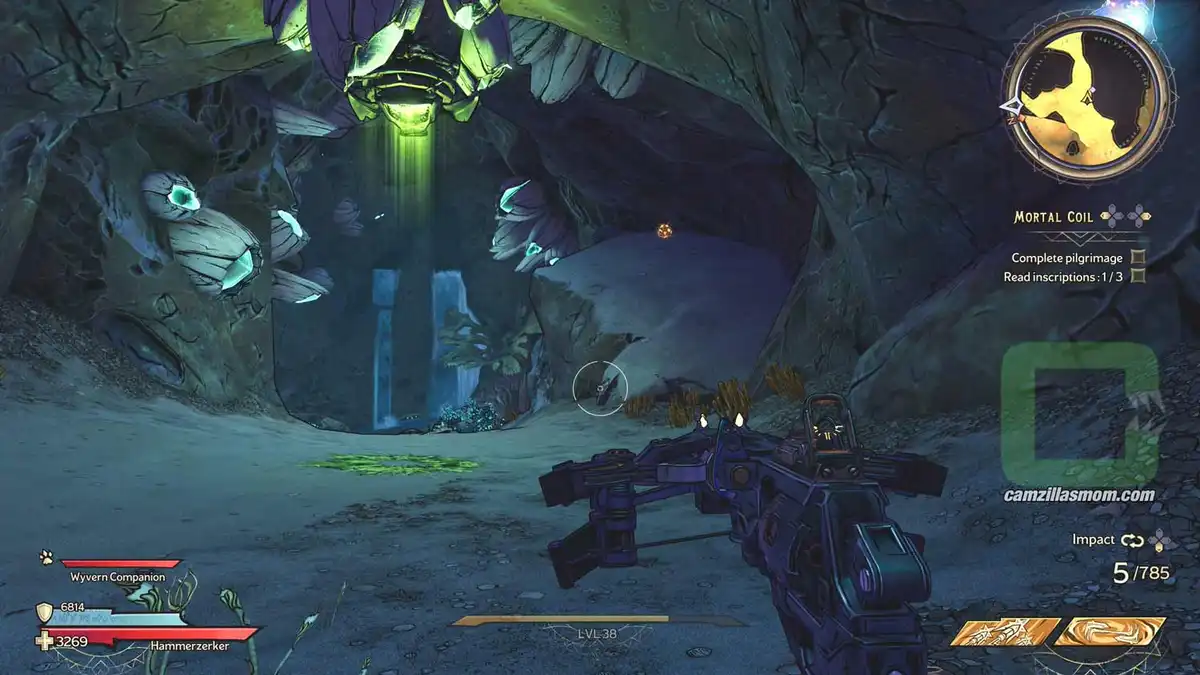The width and height of the screenshot is (1200, 675).
Task: Click the shield icon beside 6814
Action: [44, 612]
